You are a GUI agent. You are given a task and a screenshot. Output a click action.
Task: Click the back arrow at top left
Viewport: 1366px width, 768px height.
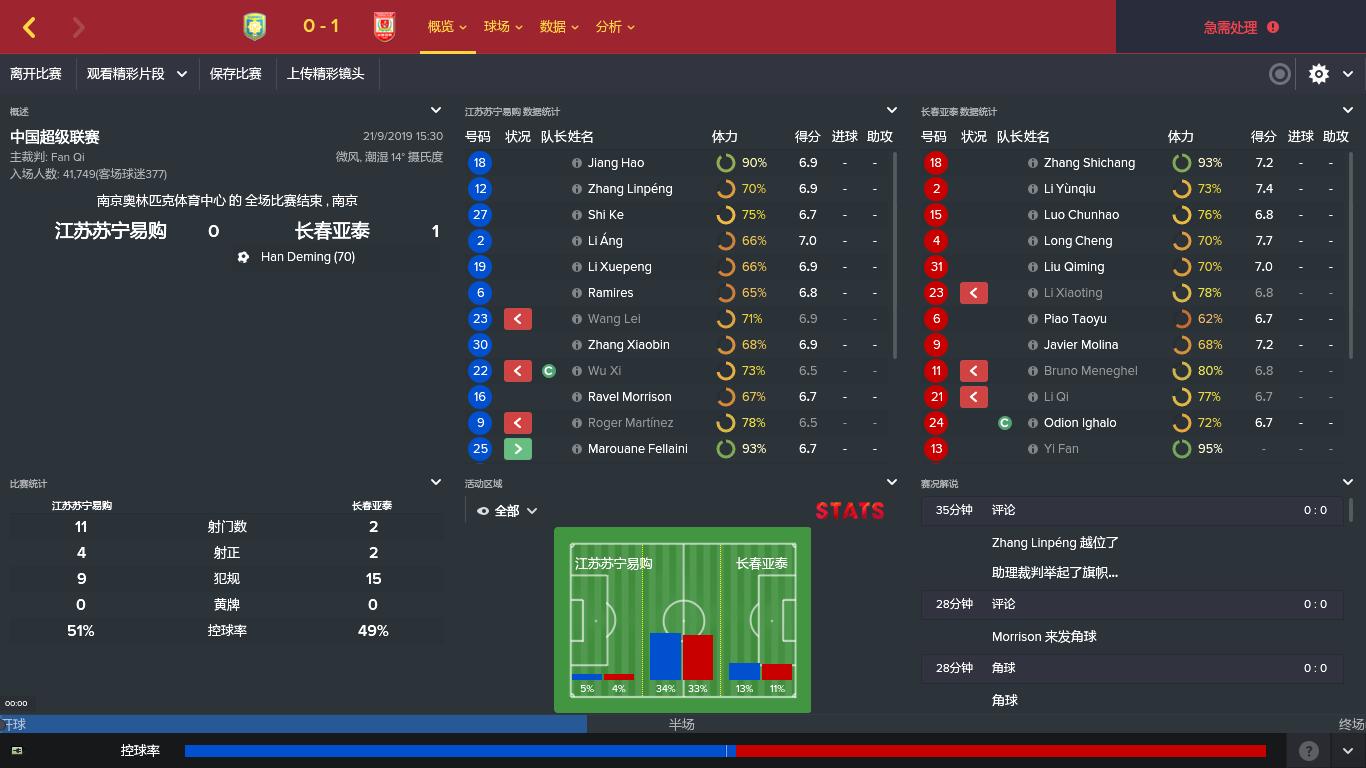point(28,27)
